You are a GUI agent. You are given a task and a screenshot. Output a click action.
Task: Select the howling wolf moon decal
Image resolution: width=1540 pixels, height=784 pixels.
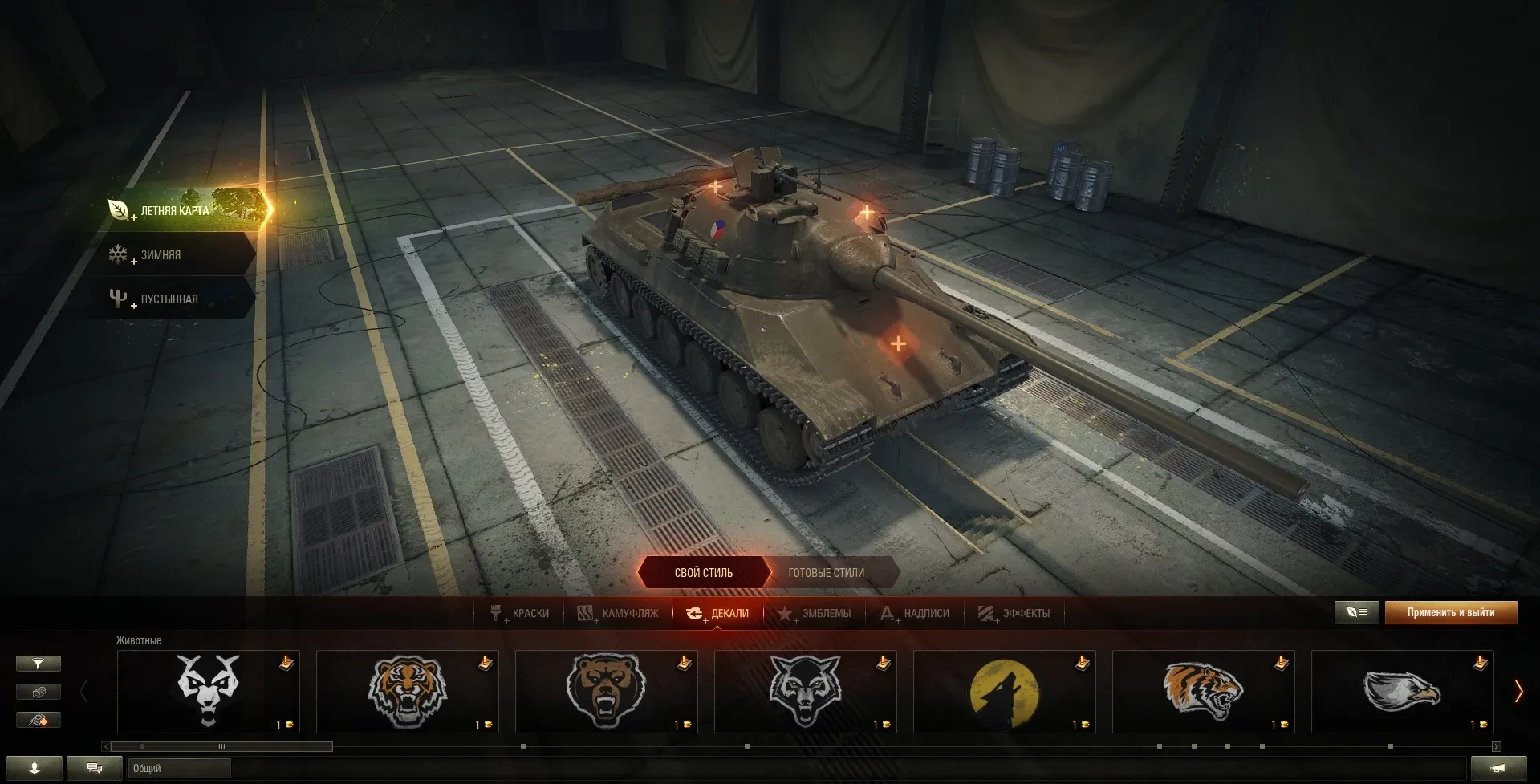pyautogui.click(x=1004, y=691)
